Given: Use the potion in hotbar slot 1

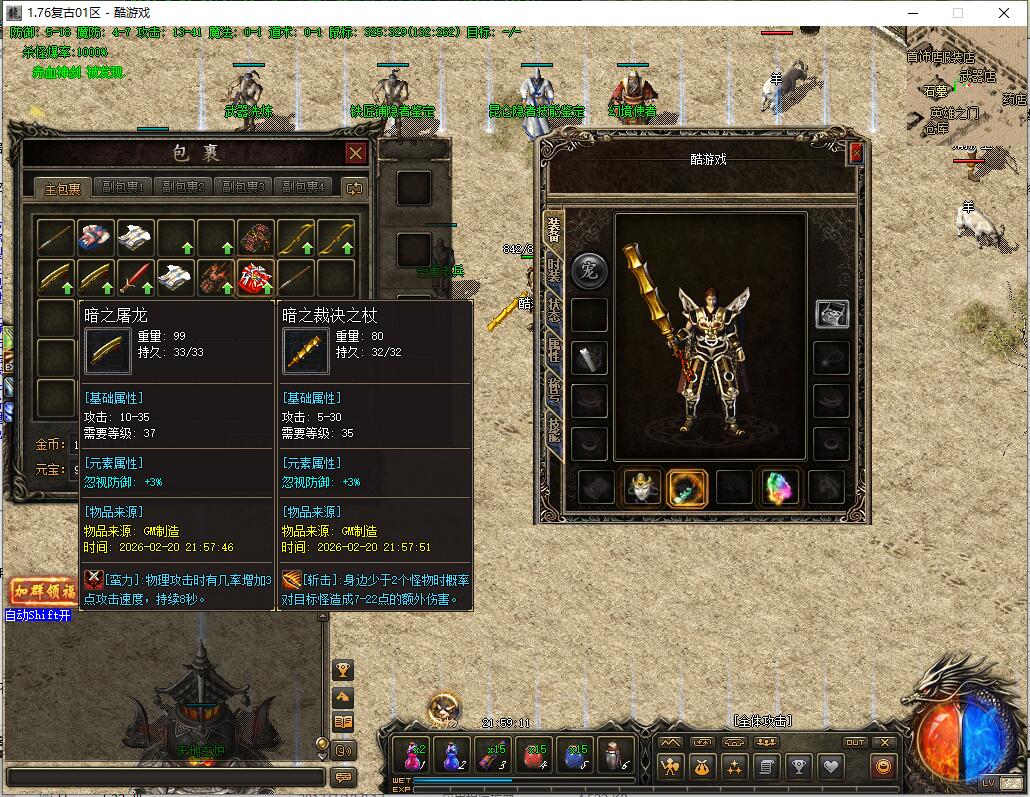Looking at the screenshot, I should (x=412, y=755).
